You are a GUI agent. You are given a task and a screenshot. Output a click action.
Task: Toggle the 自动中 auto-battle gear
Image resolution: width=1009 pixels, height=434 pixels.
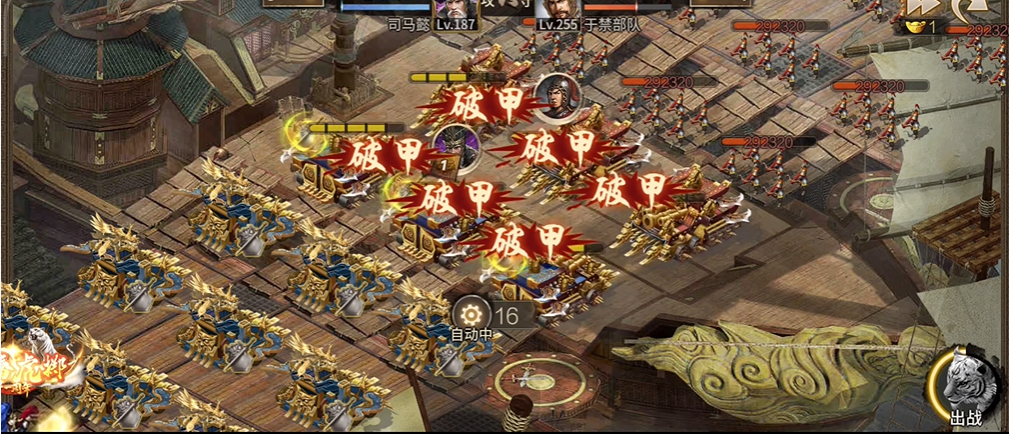471,314
